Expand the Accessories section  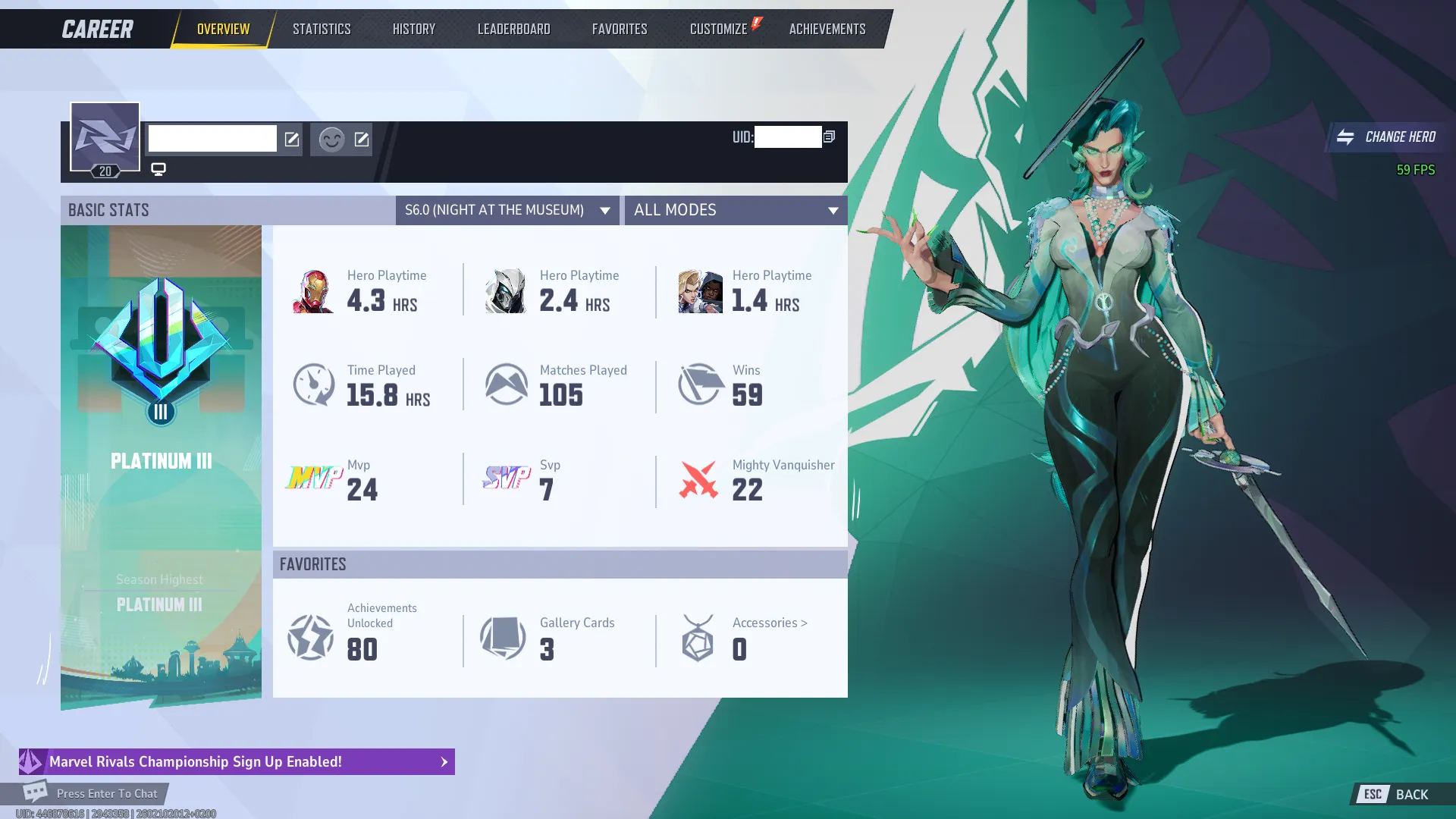tap(769, 623)
